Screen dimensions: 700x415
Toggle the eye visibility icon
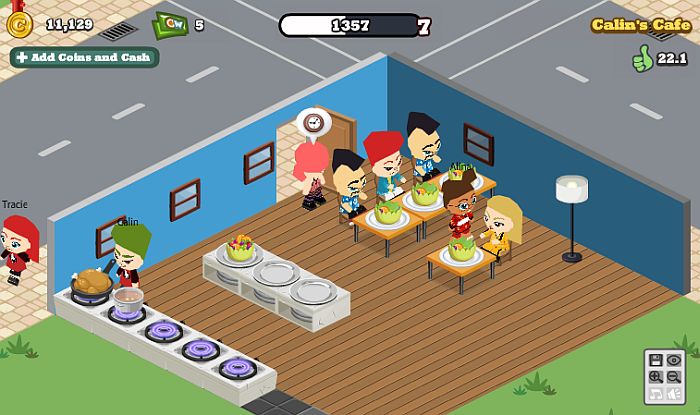(x=673, y=360)
